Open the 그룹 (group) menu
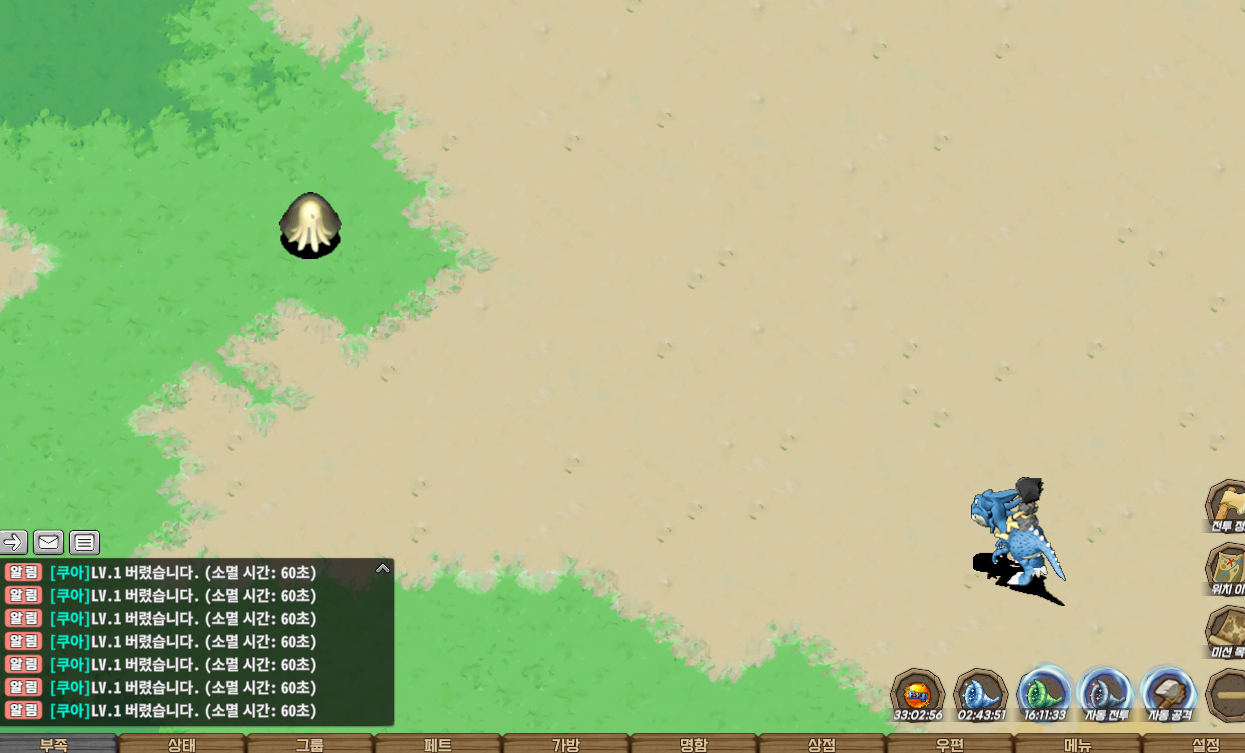Screen dimensions: 1245x753 coord(310,744)
